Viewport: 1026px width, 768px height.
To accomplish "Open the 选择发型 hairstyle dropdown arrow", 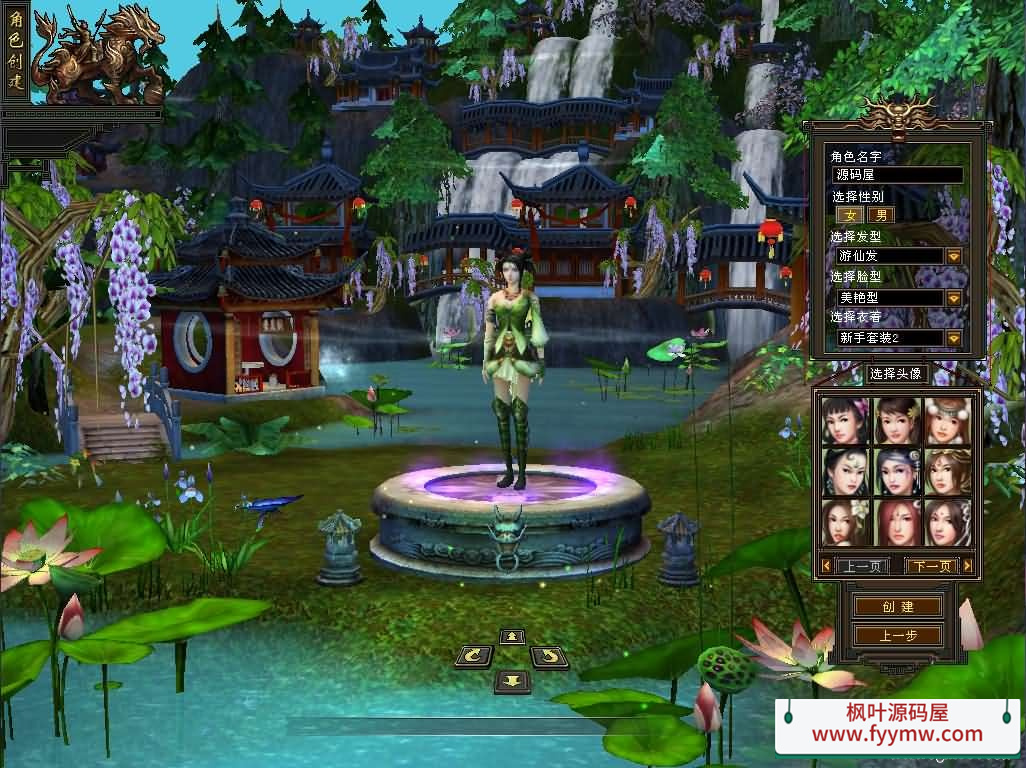I will coord(953,256).
